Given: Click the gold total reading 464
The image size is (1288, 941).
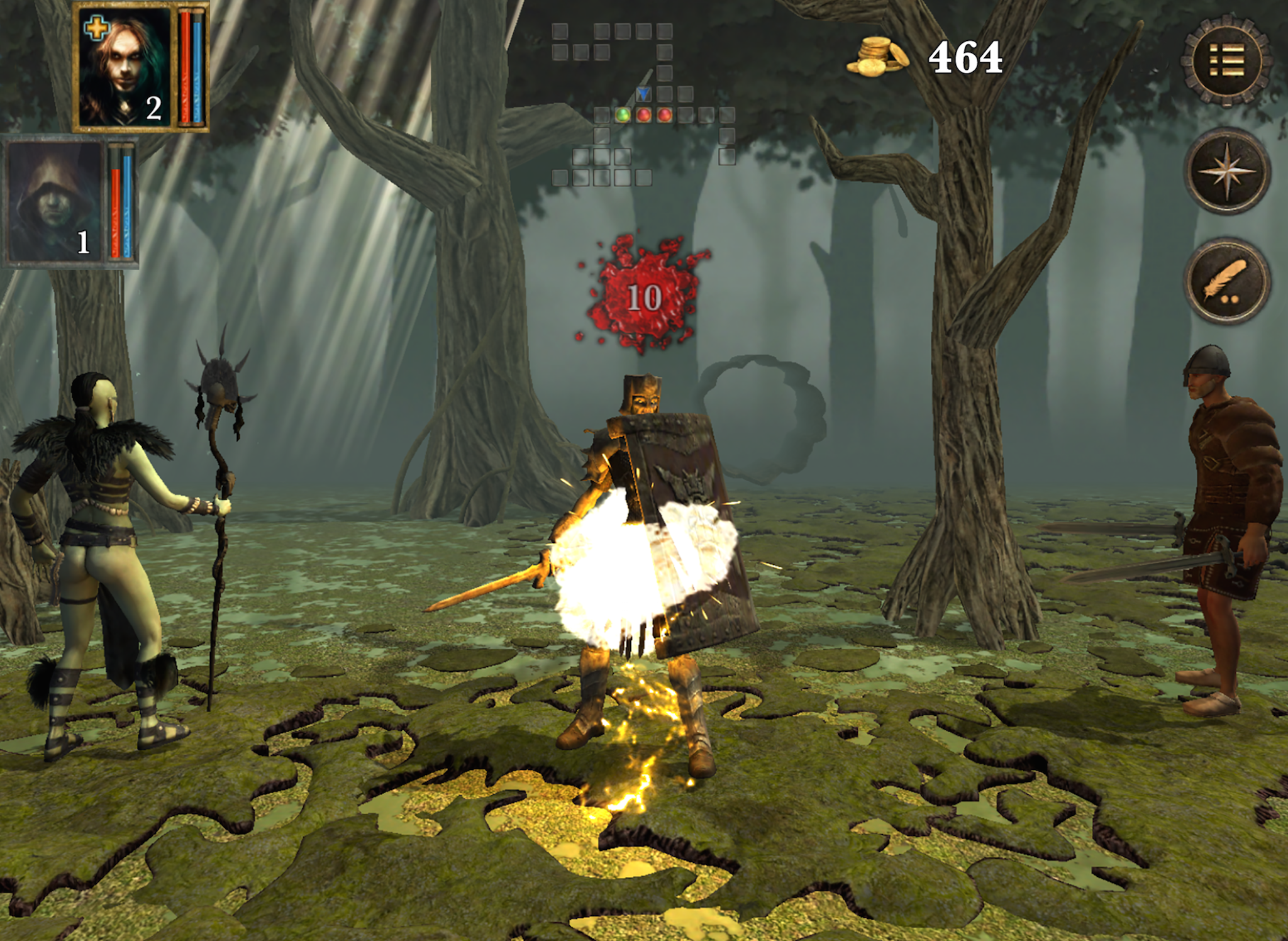Looking at the screenshot, I should pyautogui.click(x=965, y=56).
